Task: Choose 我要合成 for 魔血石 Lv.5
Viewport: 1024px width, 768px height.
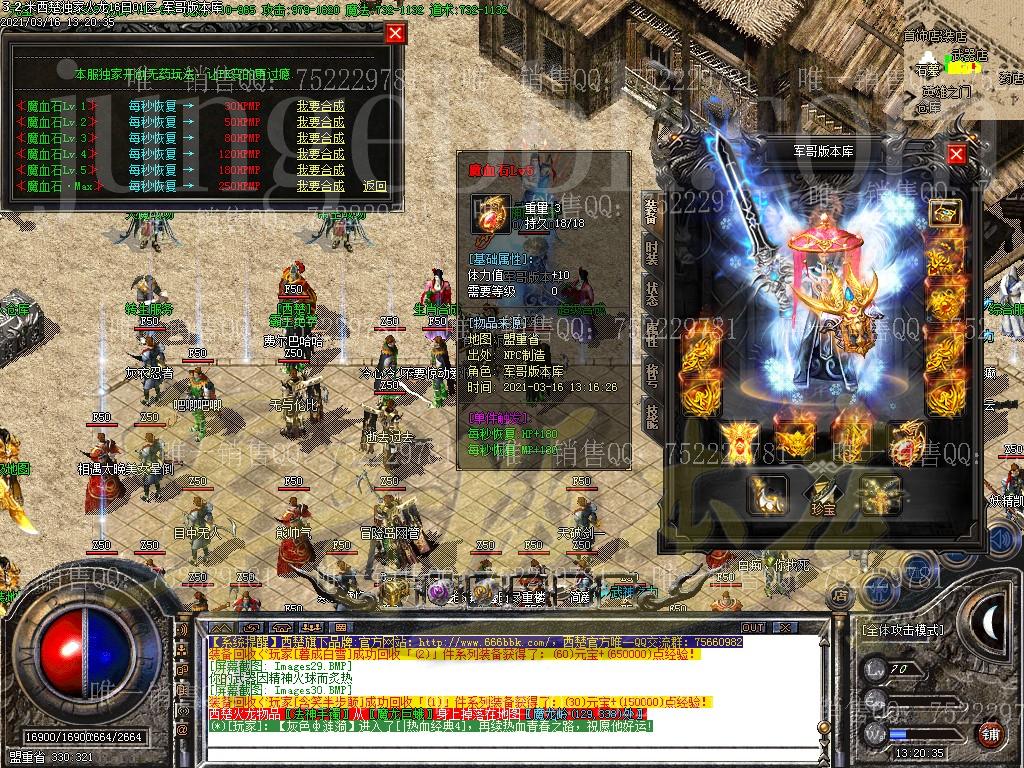Action: (320, 170)
